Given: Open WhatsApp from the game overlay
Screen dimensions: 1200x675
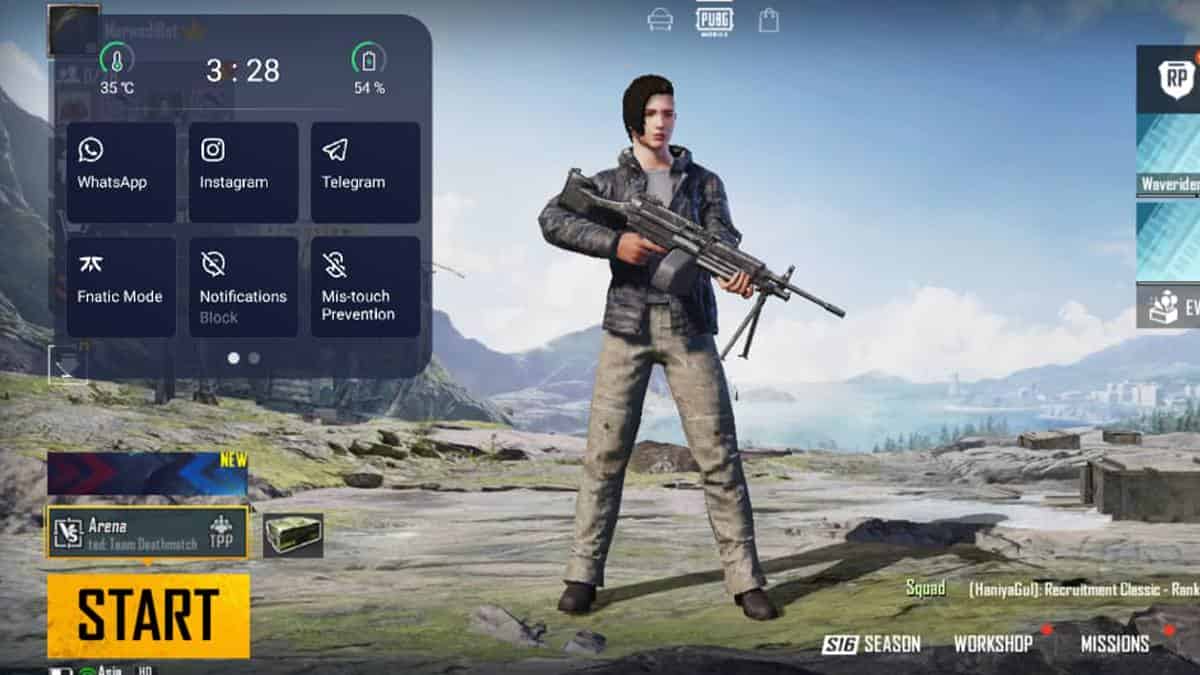Looking at the screenshot, I should click(x=121, y=172).
